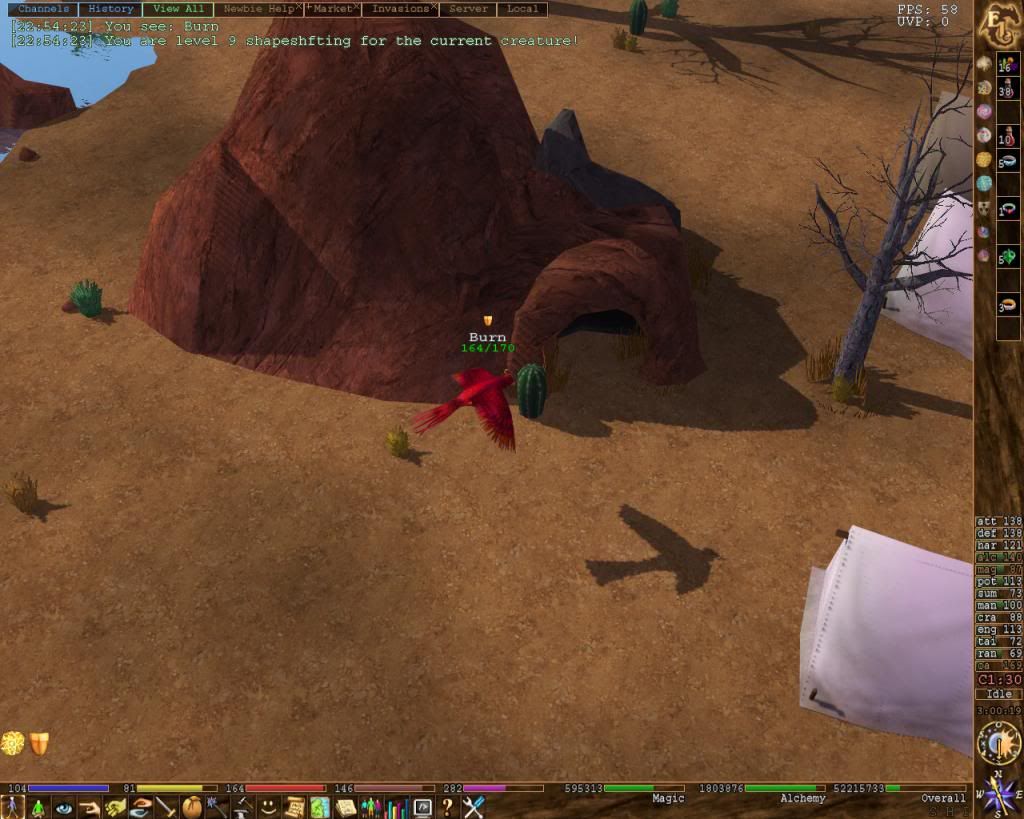Click the EL logo menu button
The height and width of the screenshot is (819, 1024).
(x=998, y=22)
